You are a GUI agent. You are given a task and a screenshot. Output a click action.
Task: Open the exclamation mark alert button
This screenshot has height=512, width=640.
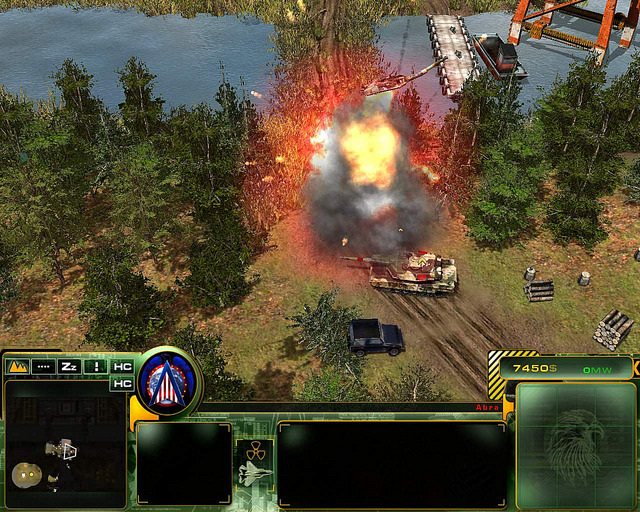point(96,366)
